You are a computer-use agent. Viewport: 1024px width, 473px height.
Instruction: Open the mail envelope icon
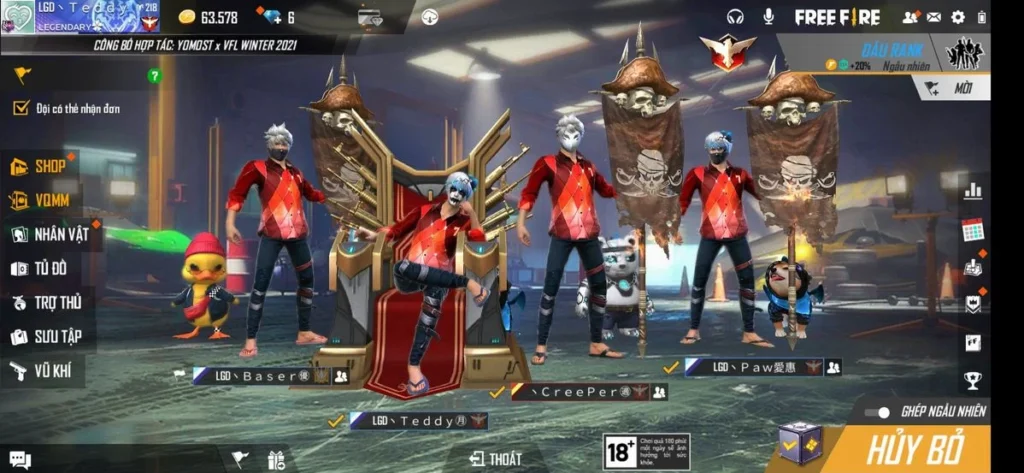tap(934, 17)
